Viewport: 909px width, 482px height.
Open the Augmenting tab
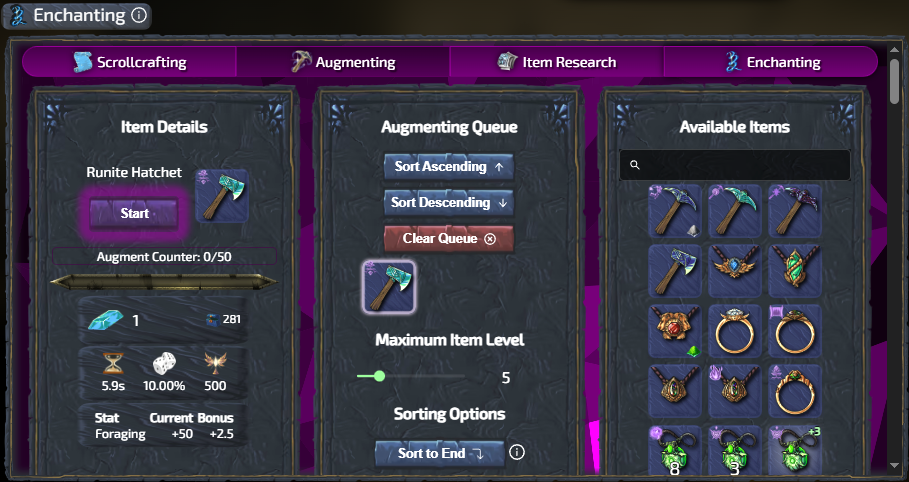tap(343, 62)
